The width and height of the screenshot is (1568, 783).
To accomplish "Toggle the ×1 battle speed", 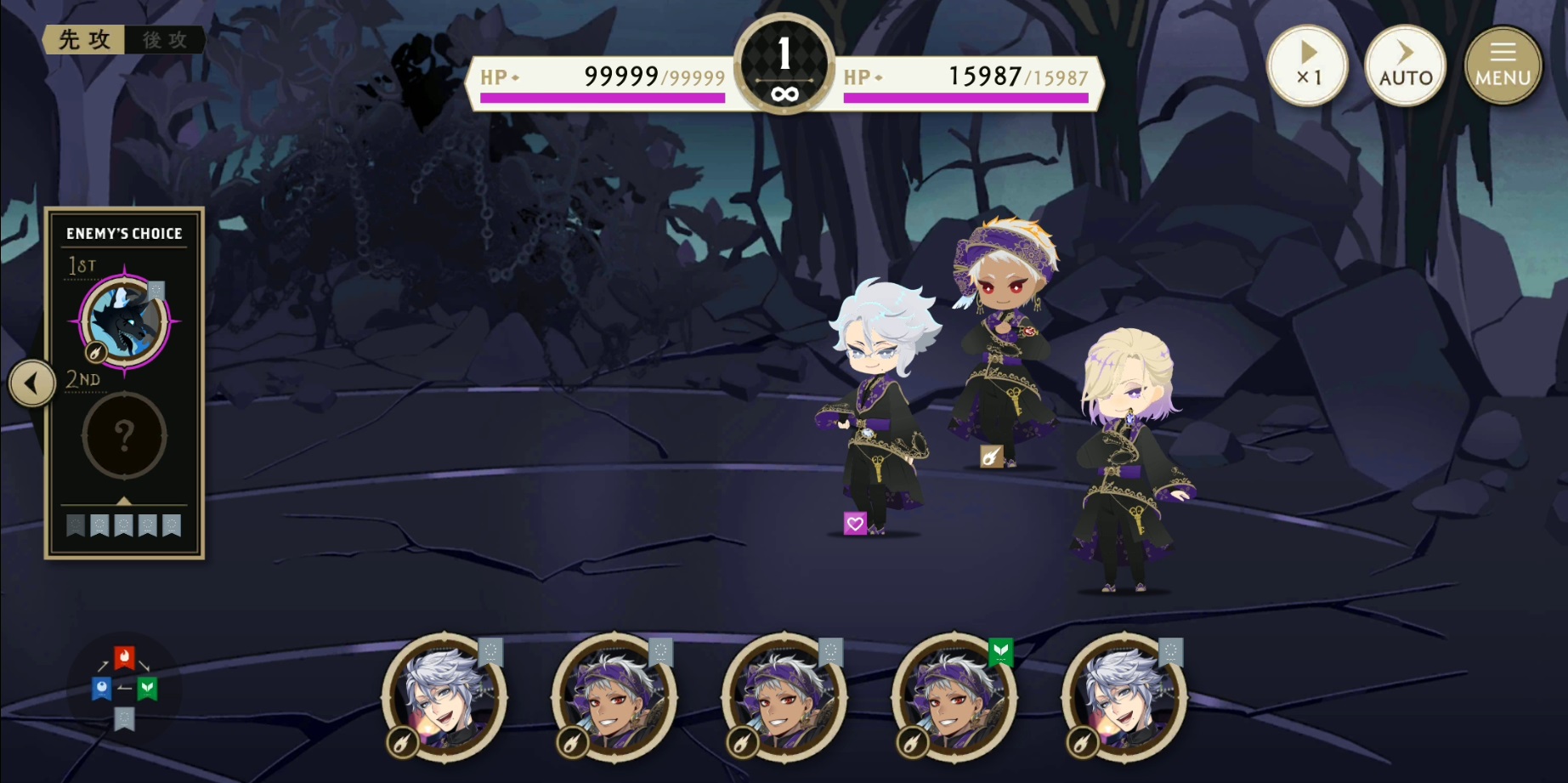I will [x=1307, y=65].
